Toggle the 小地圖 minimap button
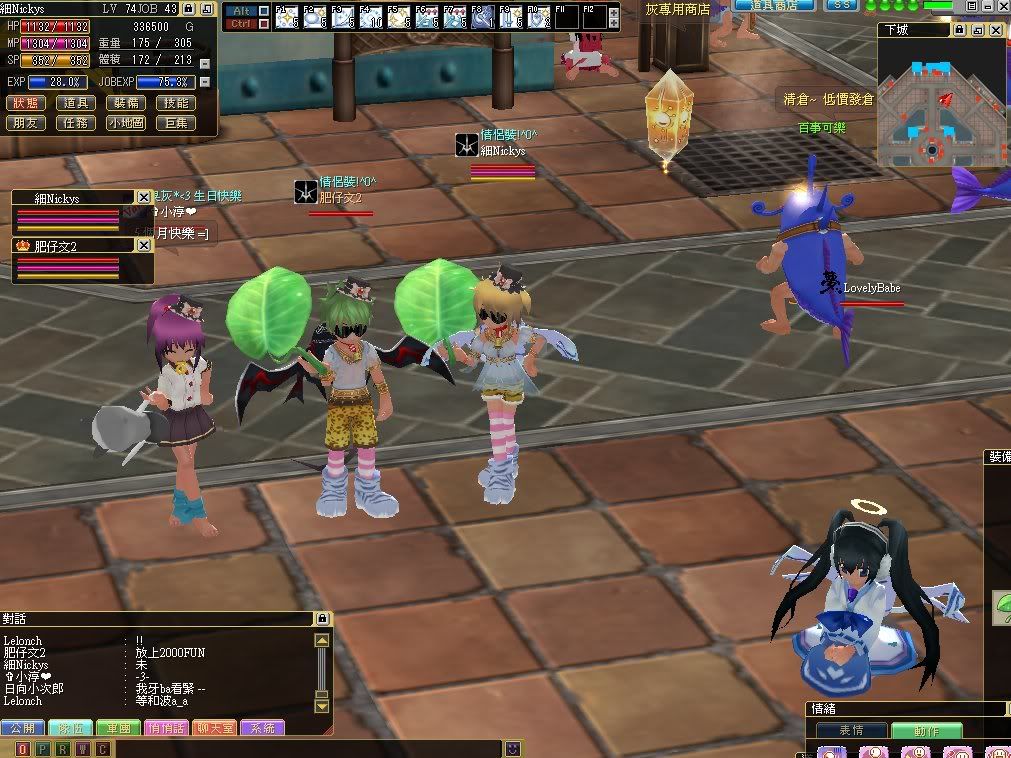 click(126, 123)
